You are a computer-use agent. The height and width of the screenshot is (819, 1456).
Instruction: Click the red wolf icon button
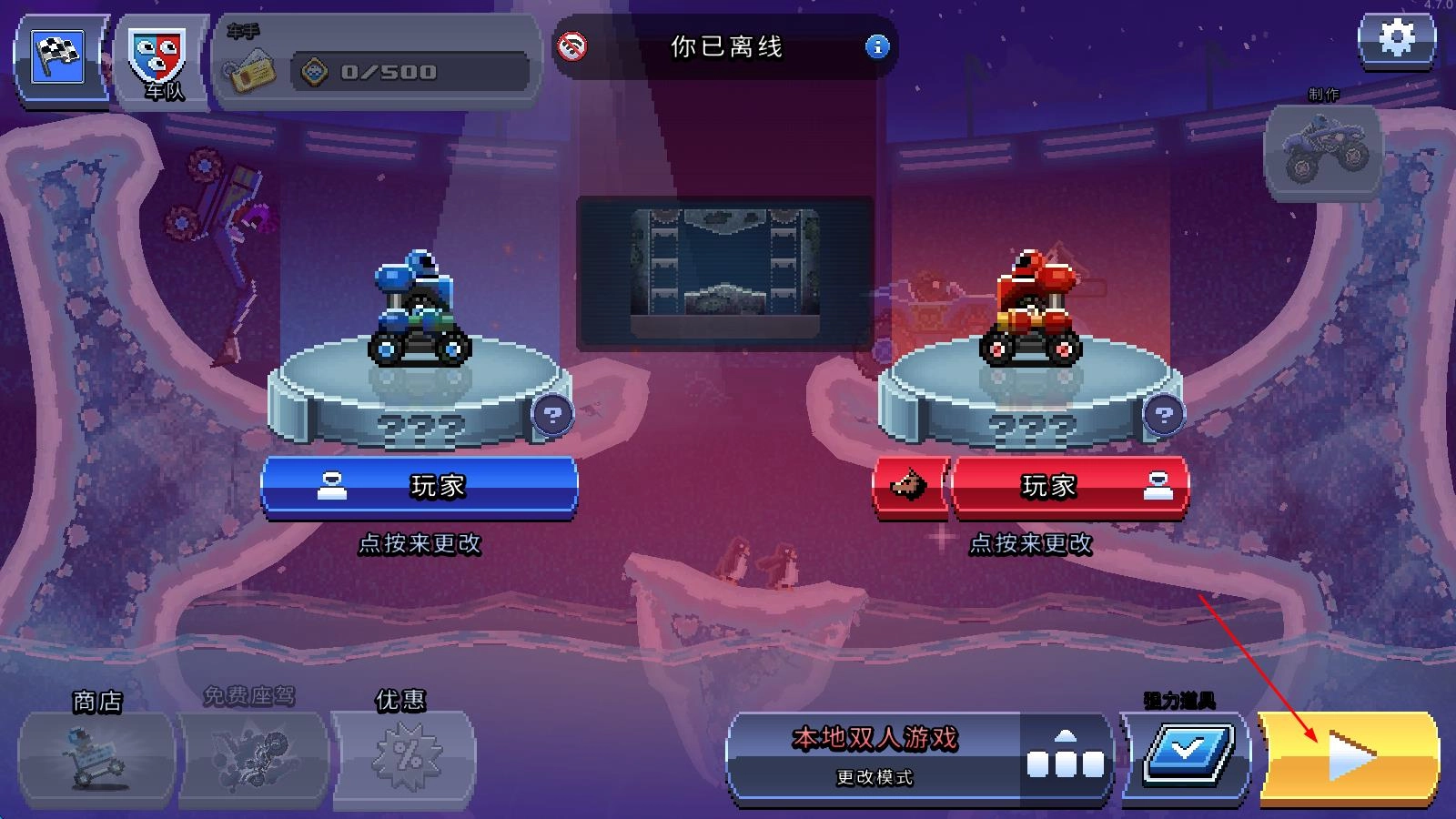click(x=909, y=487)
